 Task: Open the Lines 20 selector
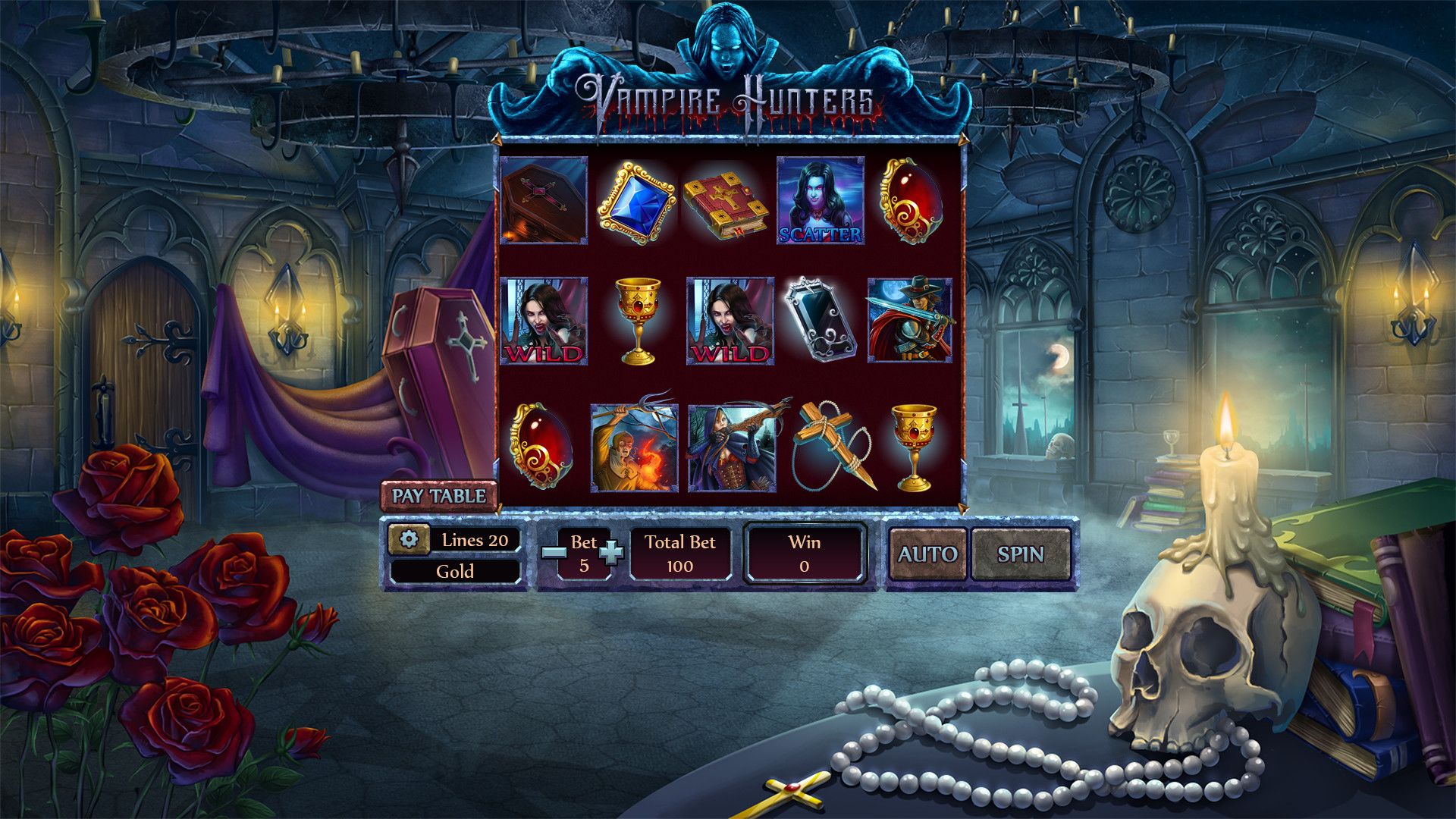click(x=474, y=538)
